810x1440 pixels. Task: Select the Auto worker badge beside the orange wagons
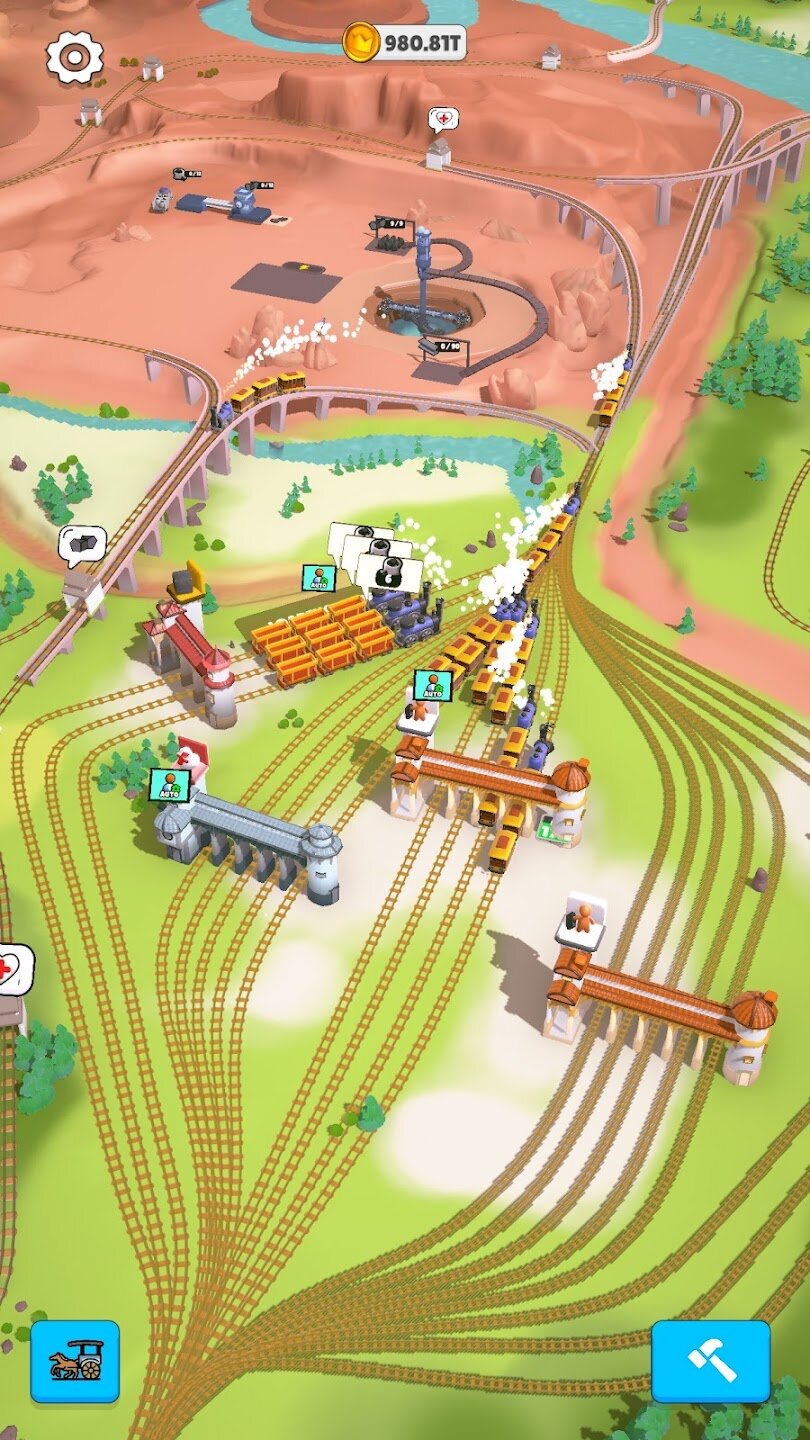319,577
